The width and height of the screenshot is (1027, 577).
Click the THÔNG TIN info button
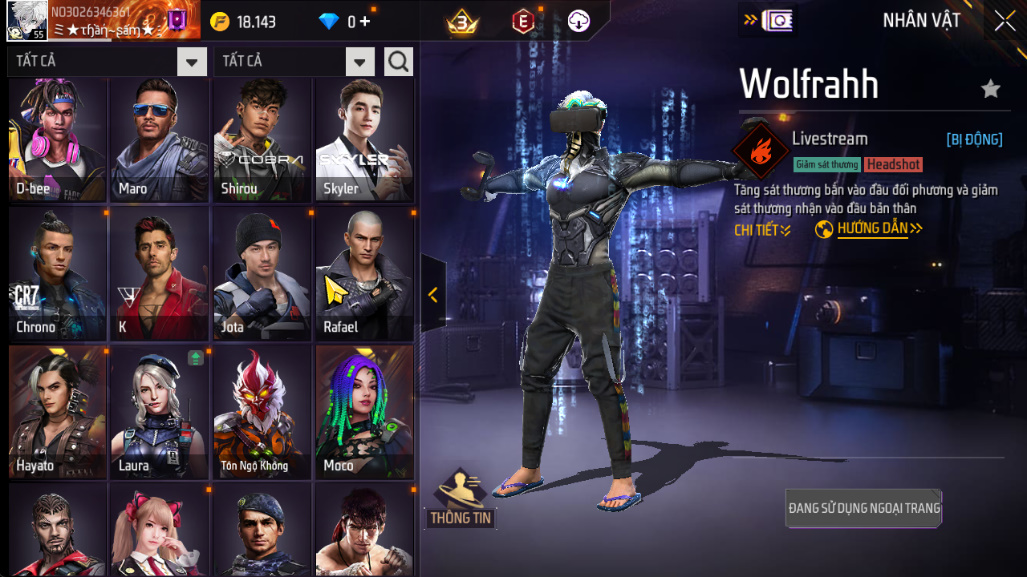(462, 499)
